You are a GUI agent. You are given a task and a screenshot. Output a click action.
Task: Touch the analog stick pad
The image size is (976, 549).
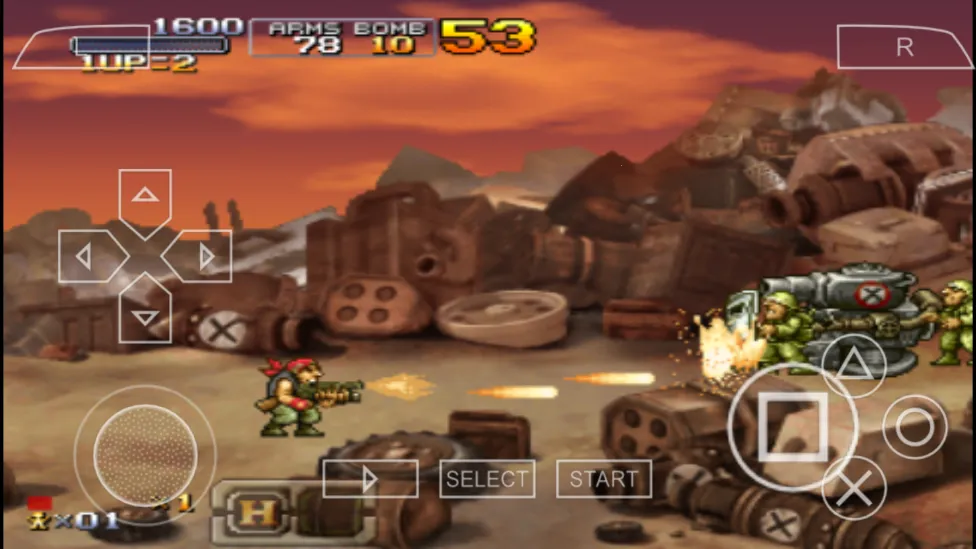point(145,455)
